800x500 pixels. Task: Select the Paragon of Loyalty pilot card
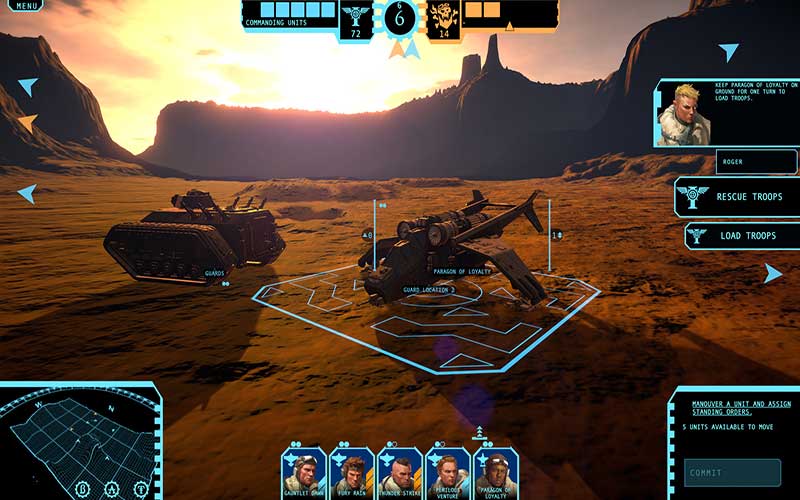tap(495, 470)
